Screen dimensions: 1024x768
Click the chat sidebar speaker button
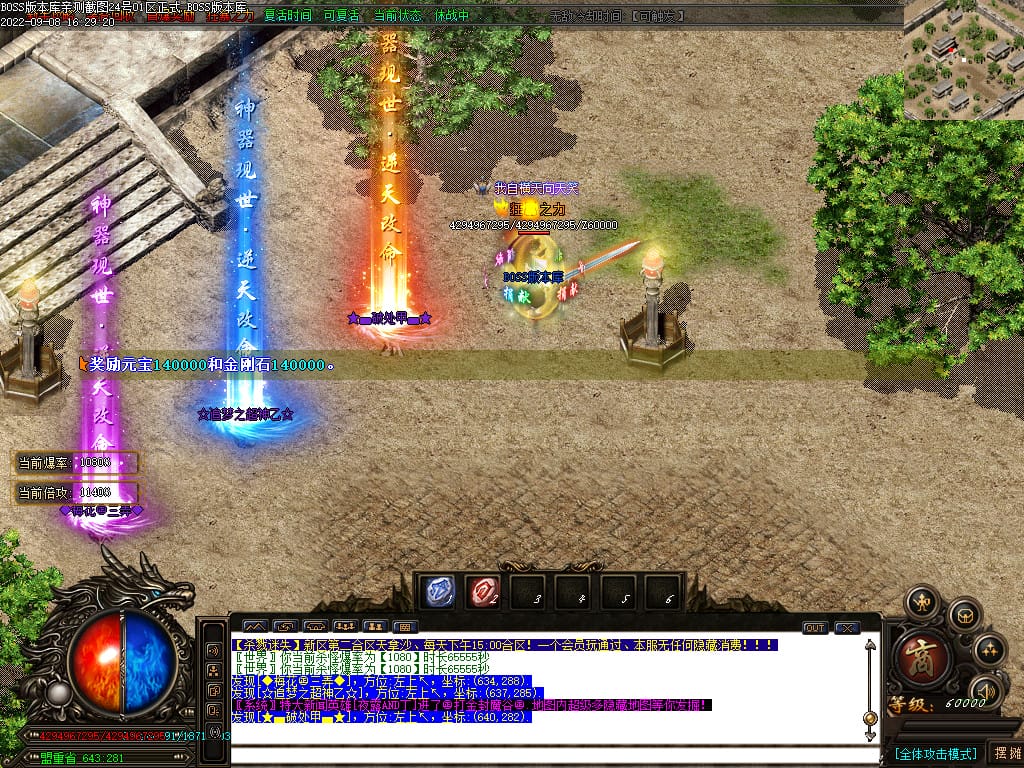213,650
